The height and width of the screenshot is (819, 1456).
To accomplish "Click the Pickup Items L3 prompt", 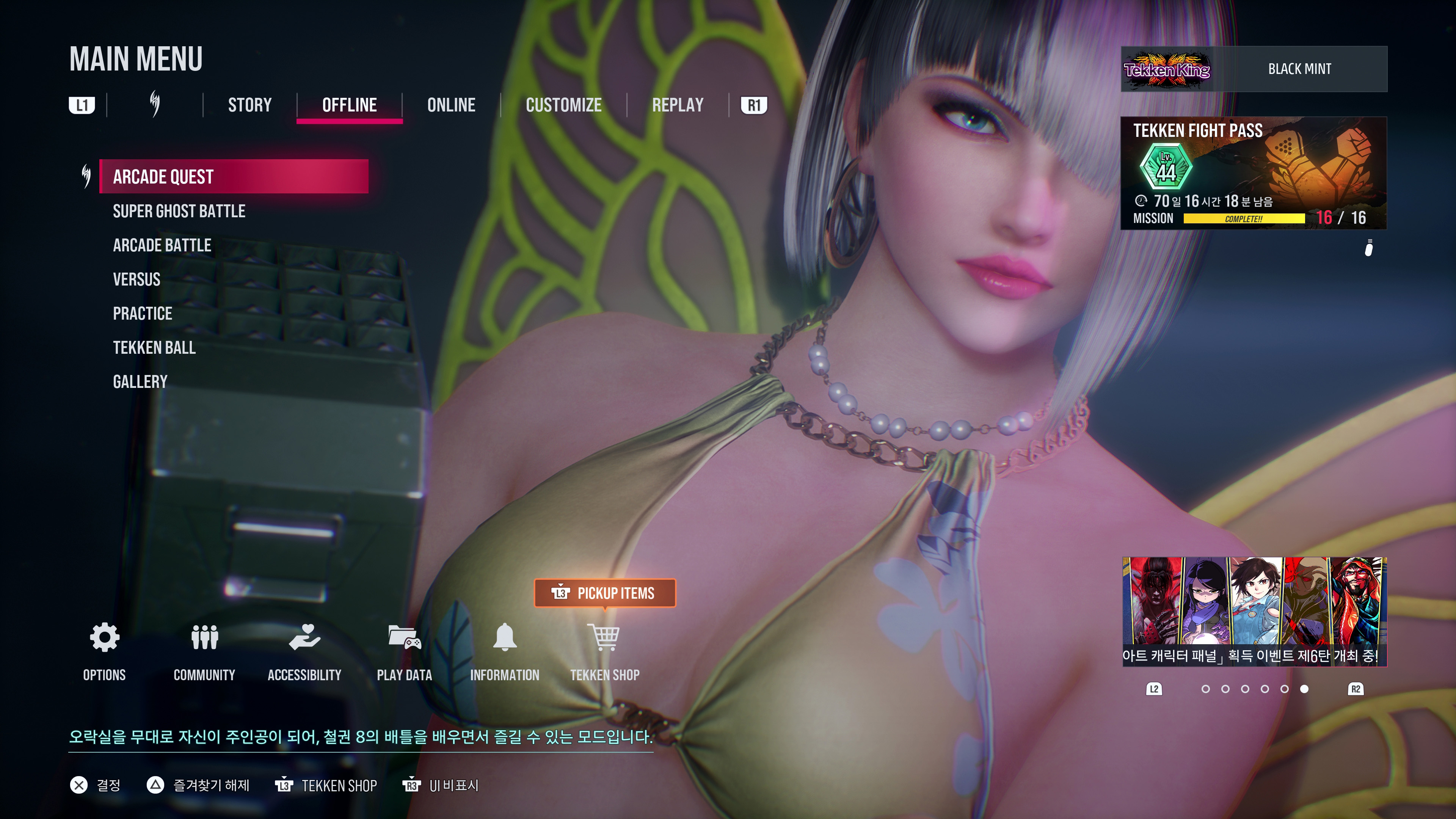I will click(605, 593).
